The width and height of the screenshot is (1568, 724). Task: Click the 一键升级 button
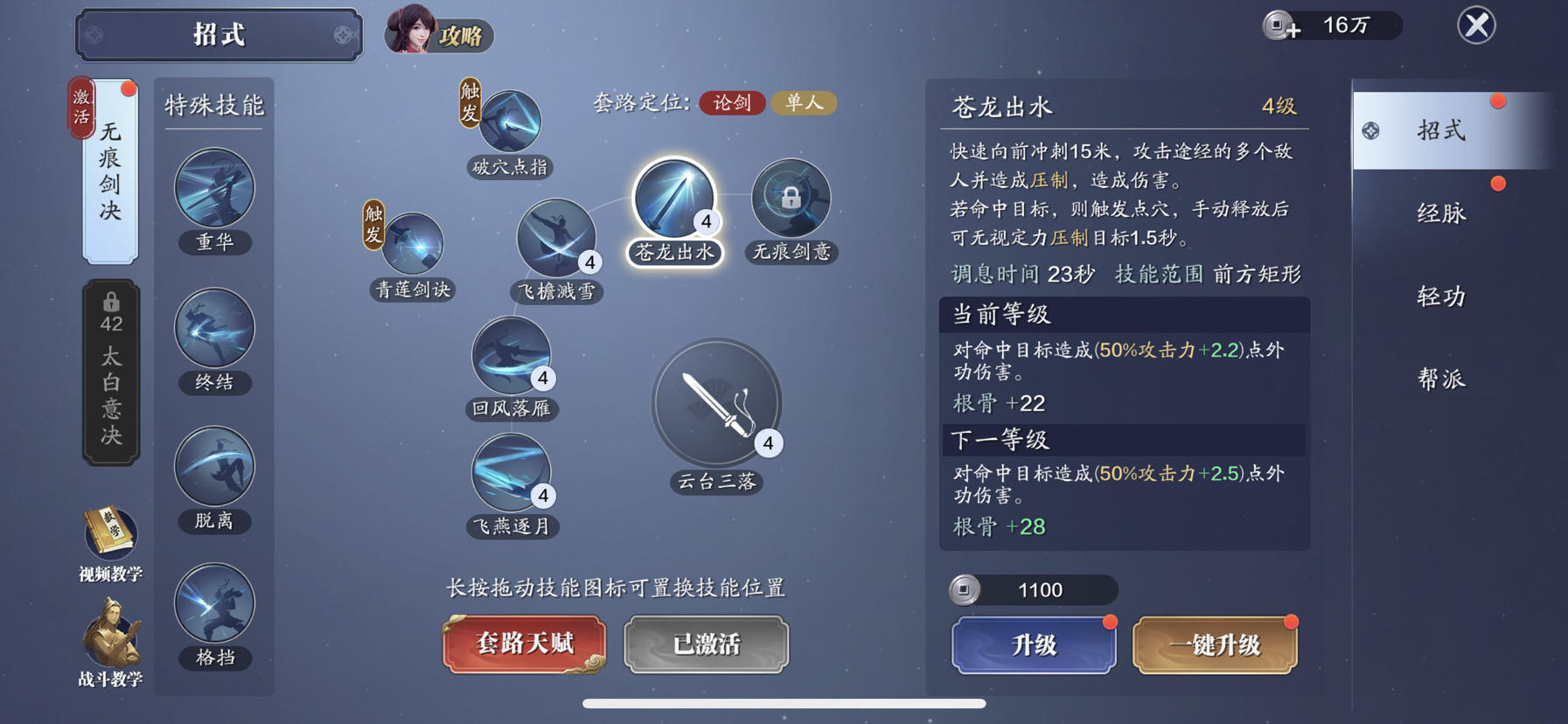(x=1215, y=645)
